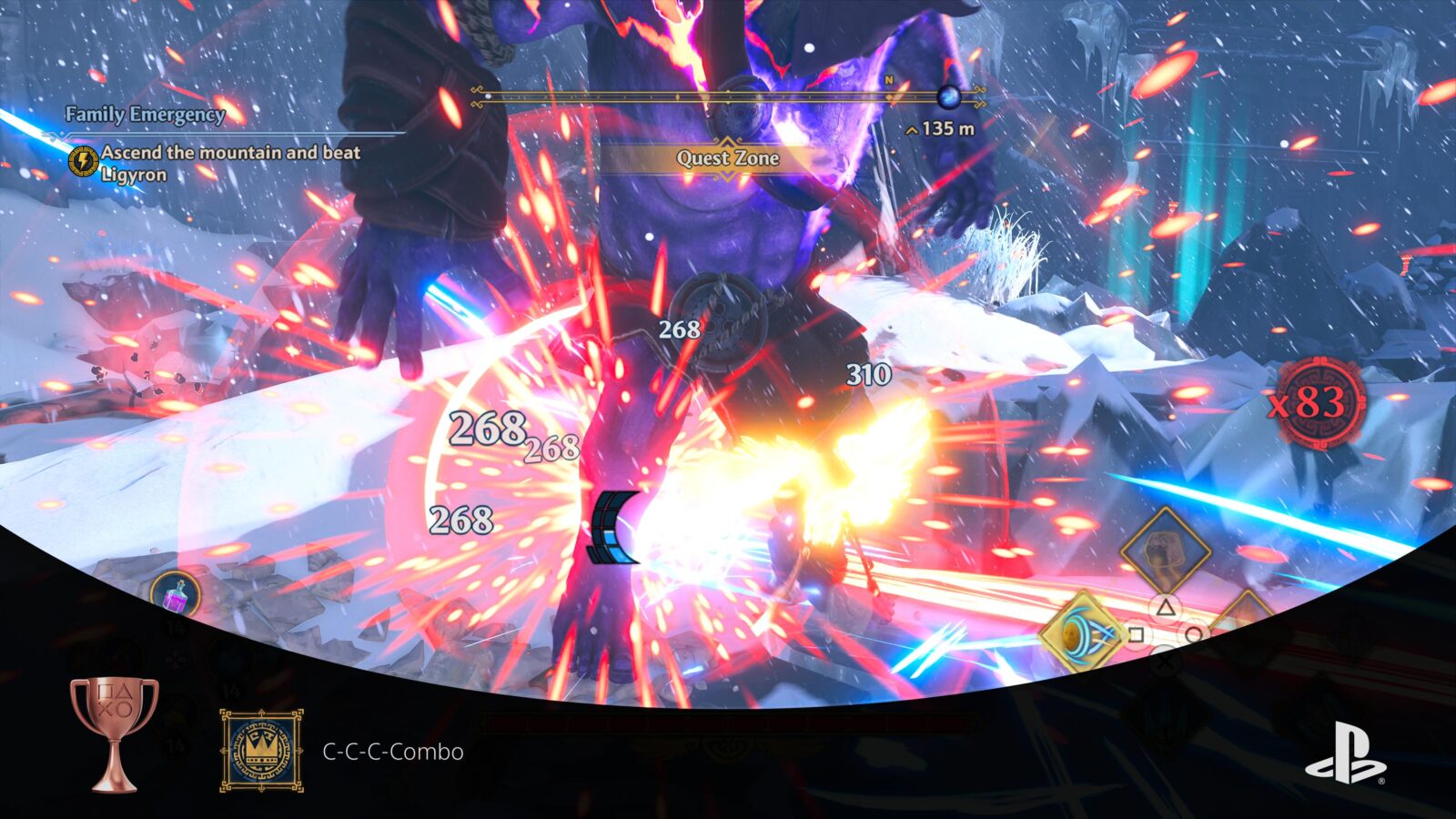Open the C-C-C-Combo trophy crown thumbnail
Image resolution: width=1456 pixels, height=819 pixels.
pos(261,751)
